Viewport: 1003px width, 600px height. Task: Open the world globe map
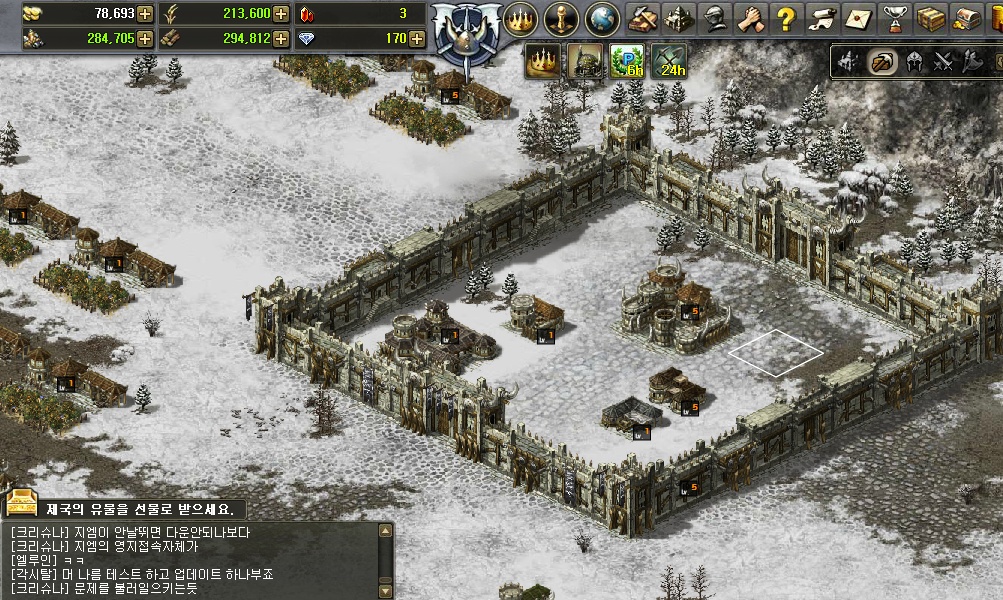click(601, 18)
